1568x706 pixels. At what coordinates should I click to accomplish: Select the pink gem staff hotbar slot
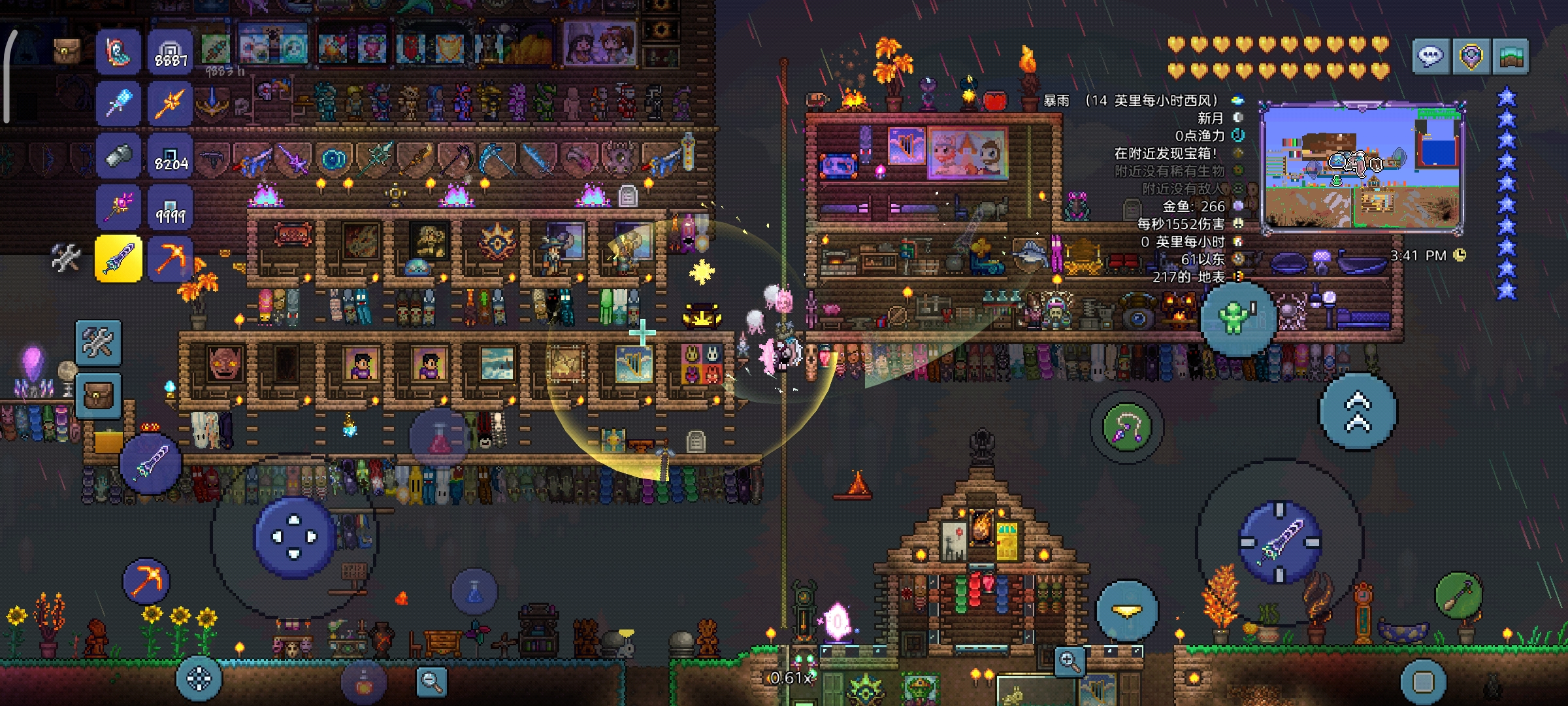pyautogui.click(x=118, y=207)
